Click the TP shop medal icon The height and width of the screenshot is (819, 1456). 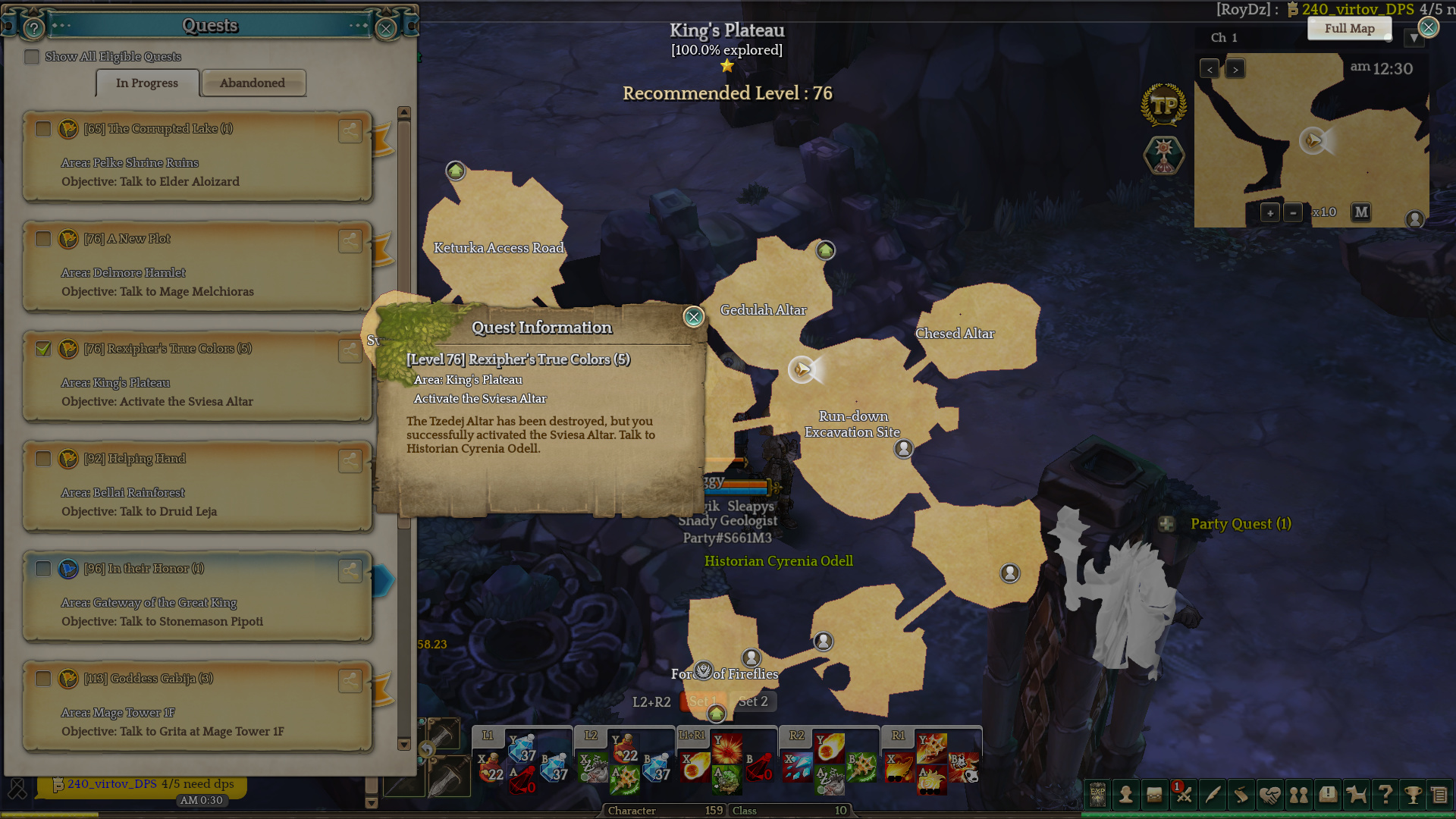(x=1163, y=105)
